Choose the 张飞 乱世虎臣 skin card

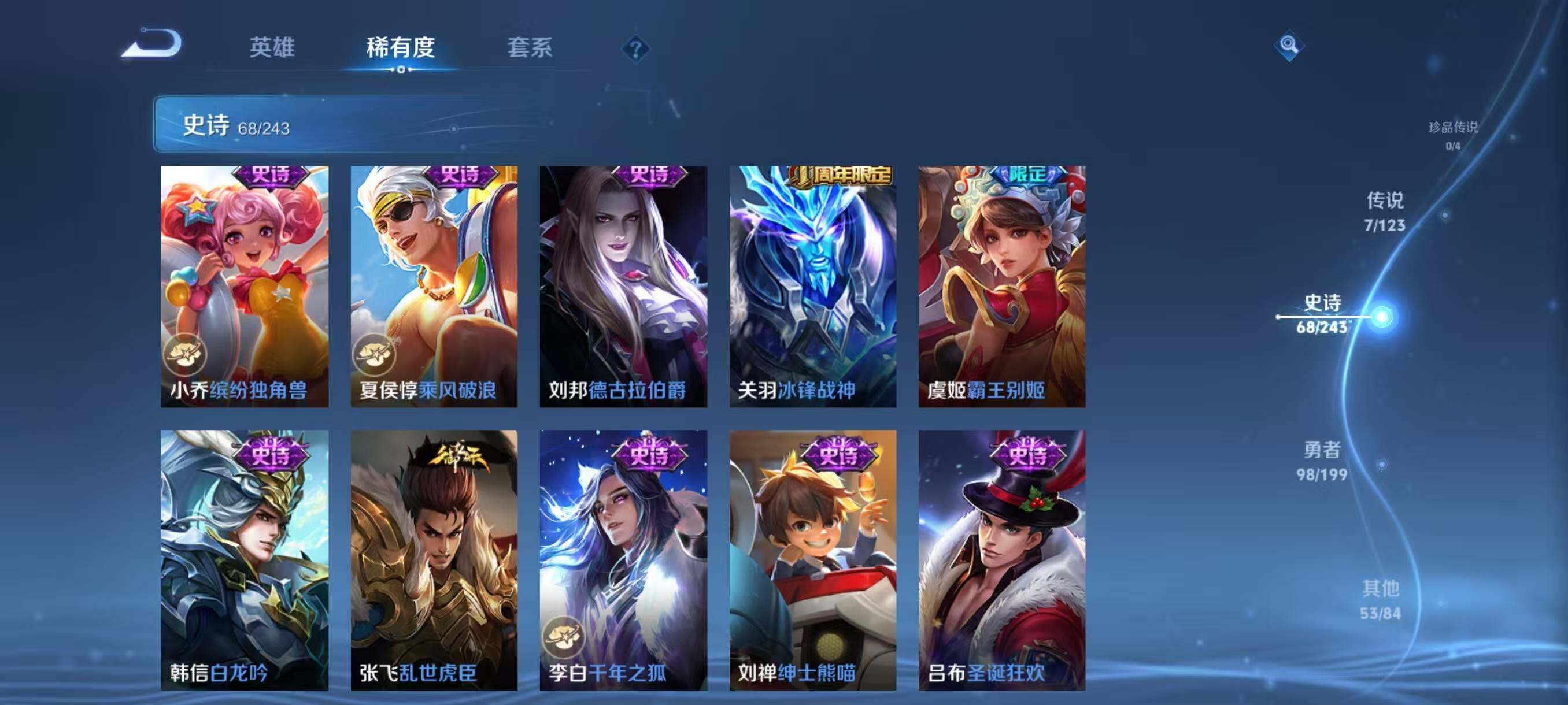(434, 559)
